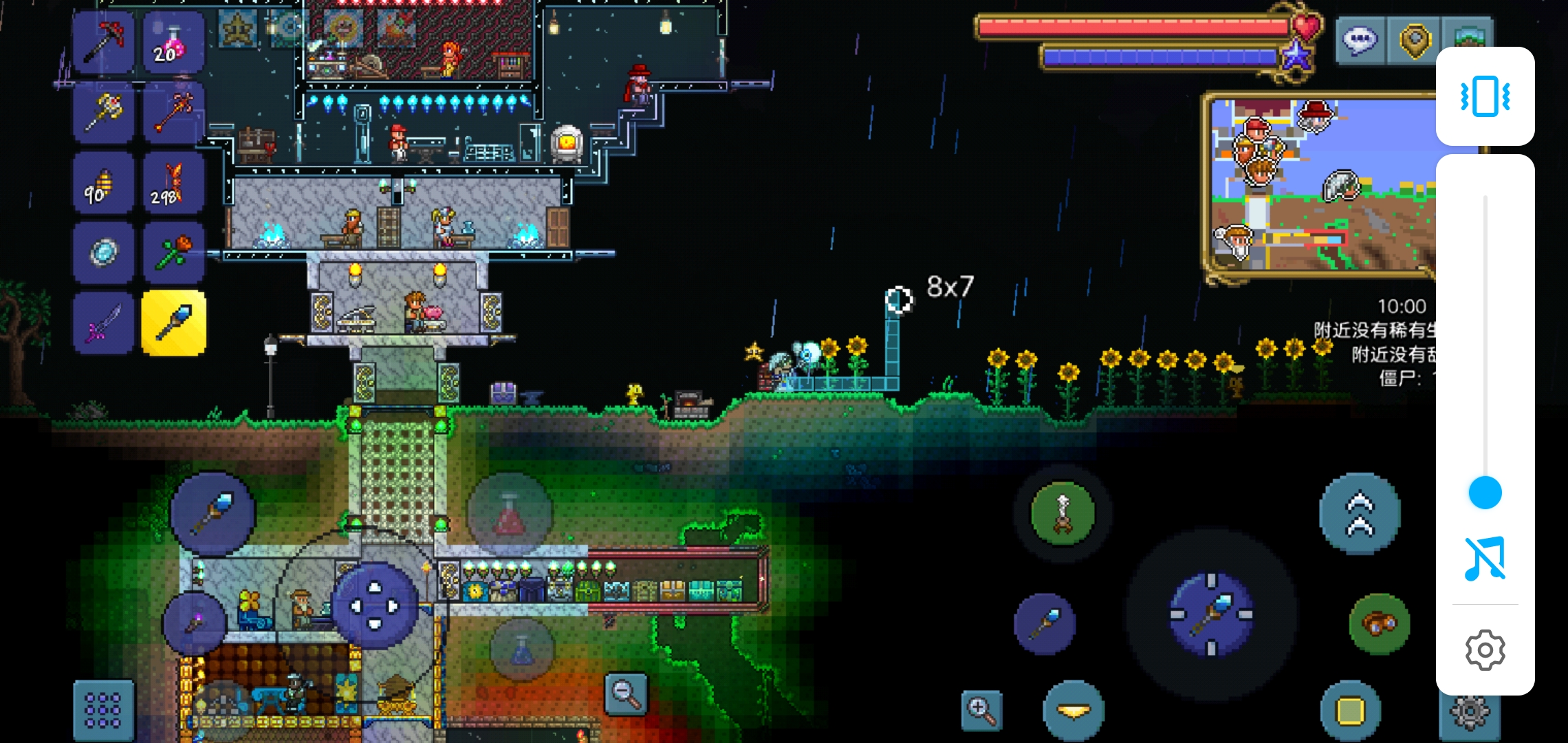Fire the grappling hook button
The height and width of the screenshot is (743, 1568).
(x=1063, y=513)
